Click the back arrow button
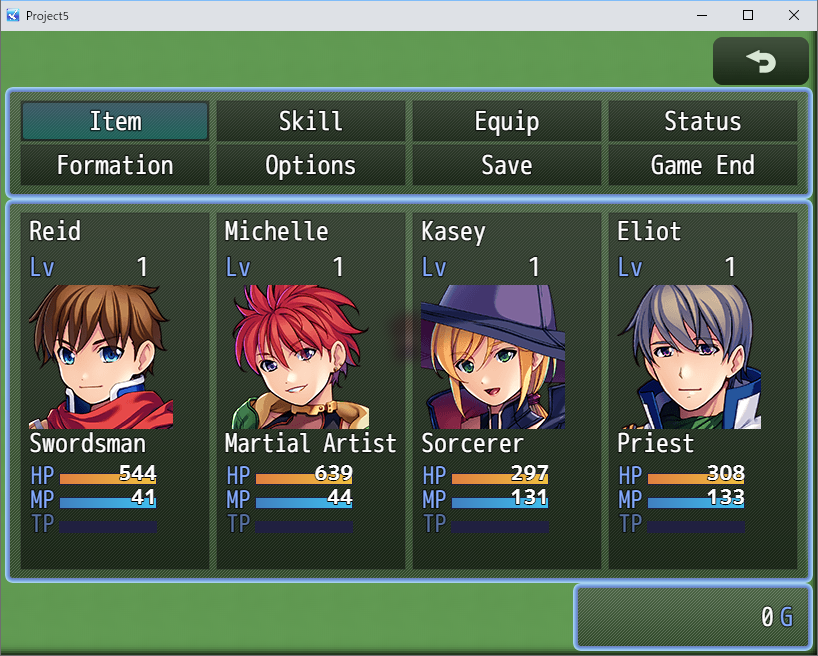The height and width of the screenshot is (656, 818). [x=760, y=61]
